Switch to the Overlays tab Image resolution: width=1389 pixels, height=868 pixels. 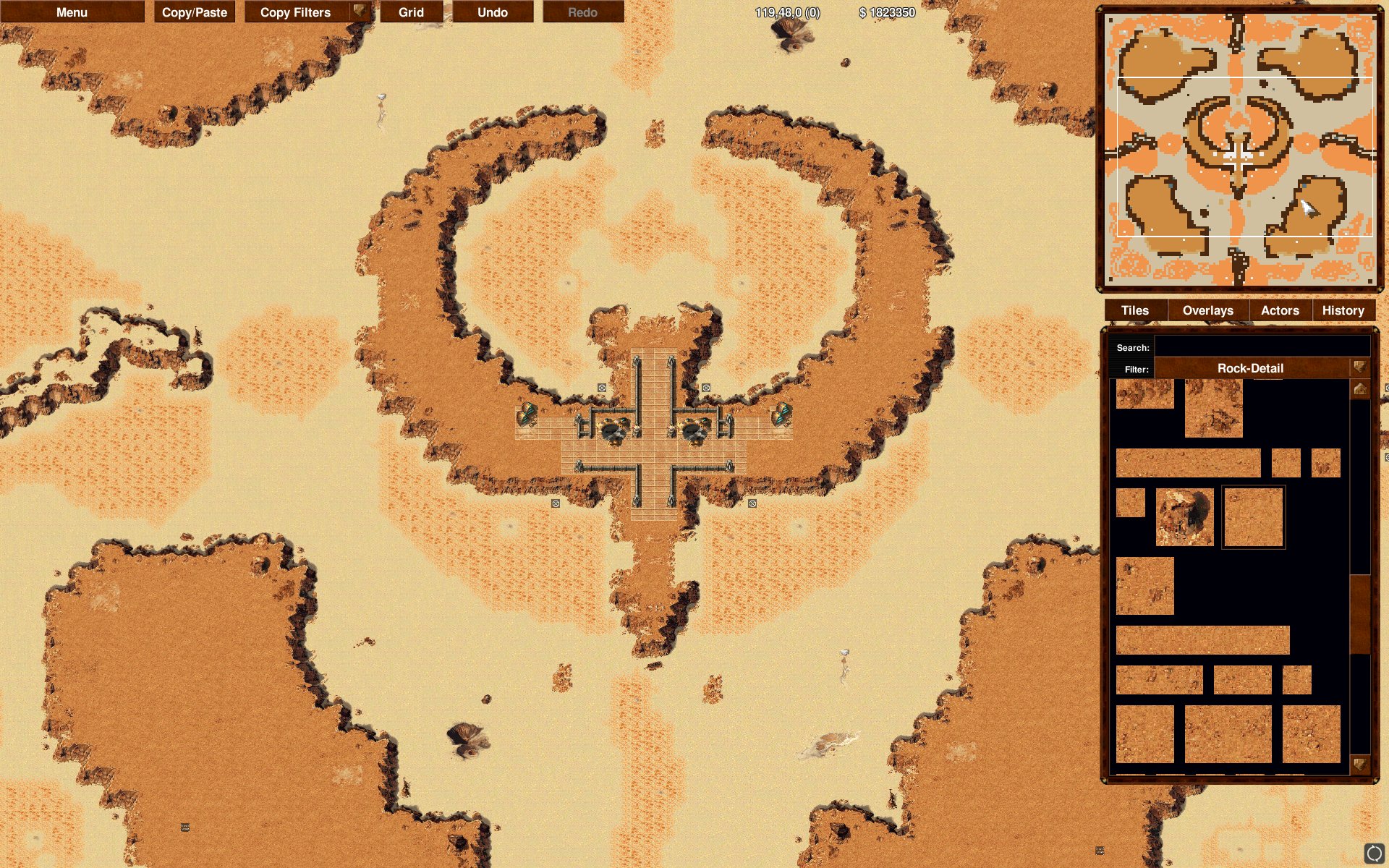[x=1208, y=310]
